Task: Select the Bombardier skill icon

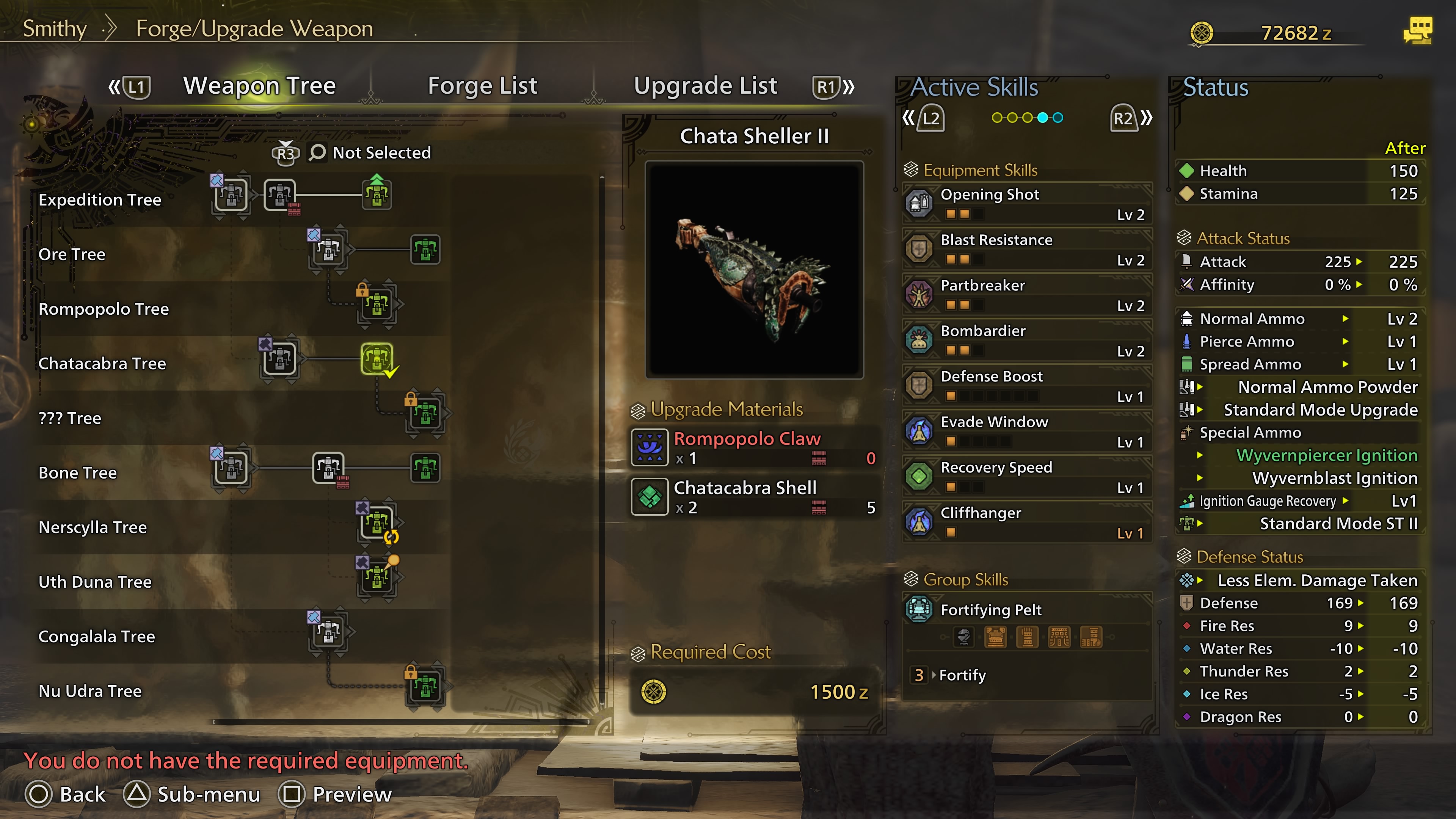Action: 918,340
